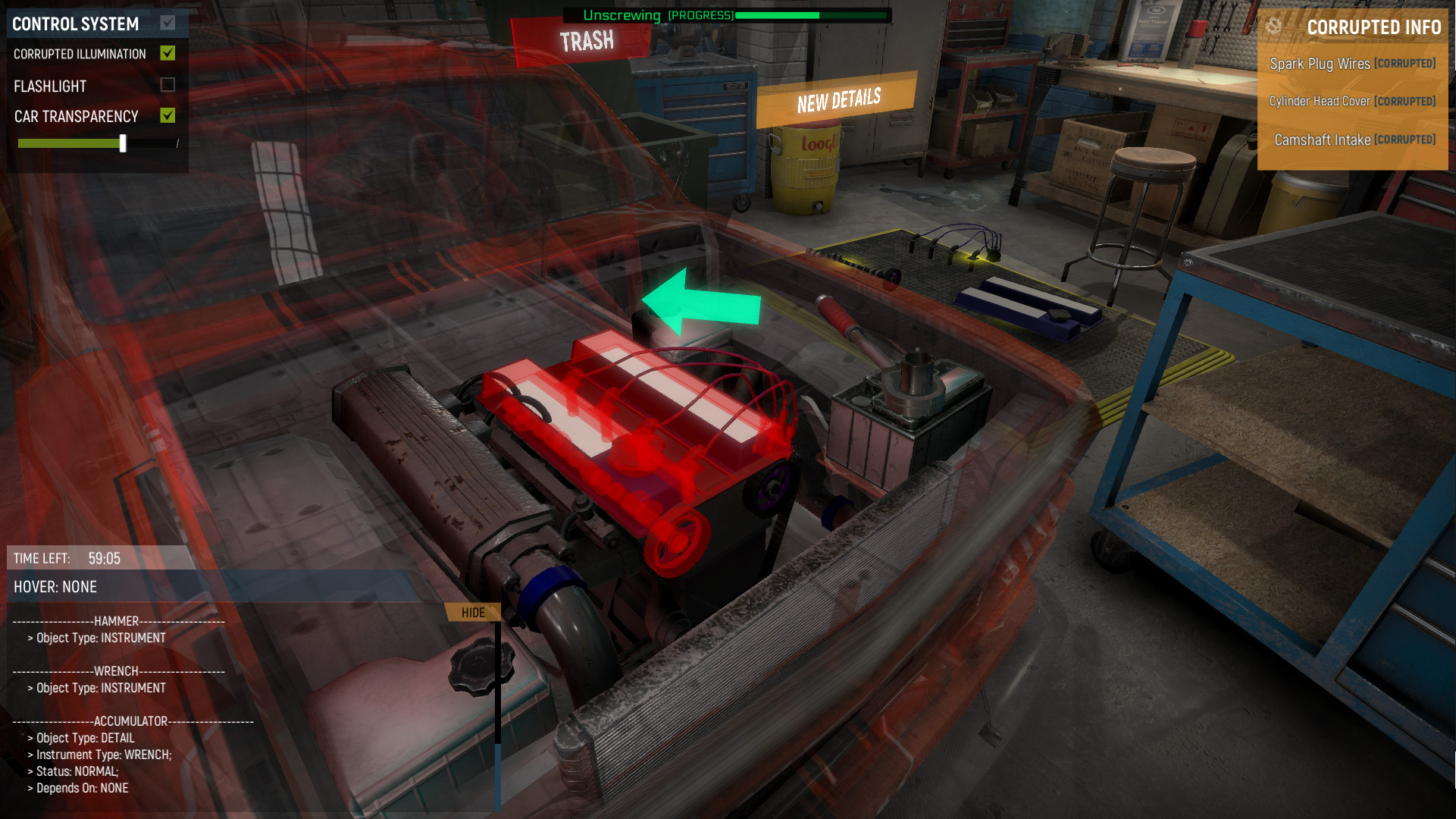The height and width of the screenshot is (819, 1456).
Task: Disable Corrupted Illumination
Action: pyautogui.click(x=168, y=53)
